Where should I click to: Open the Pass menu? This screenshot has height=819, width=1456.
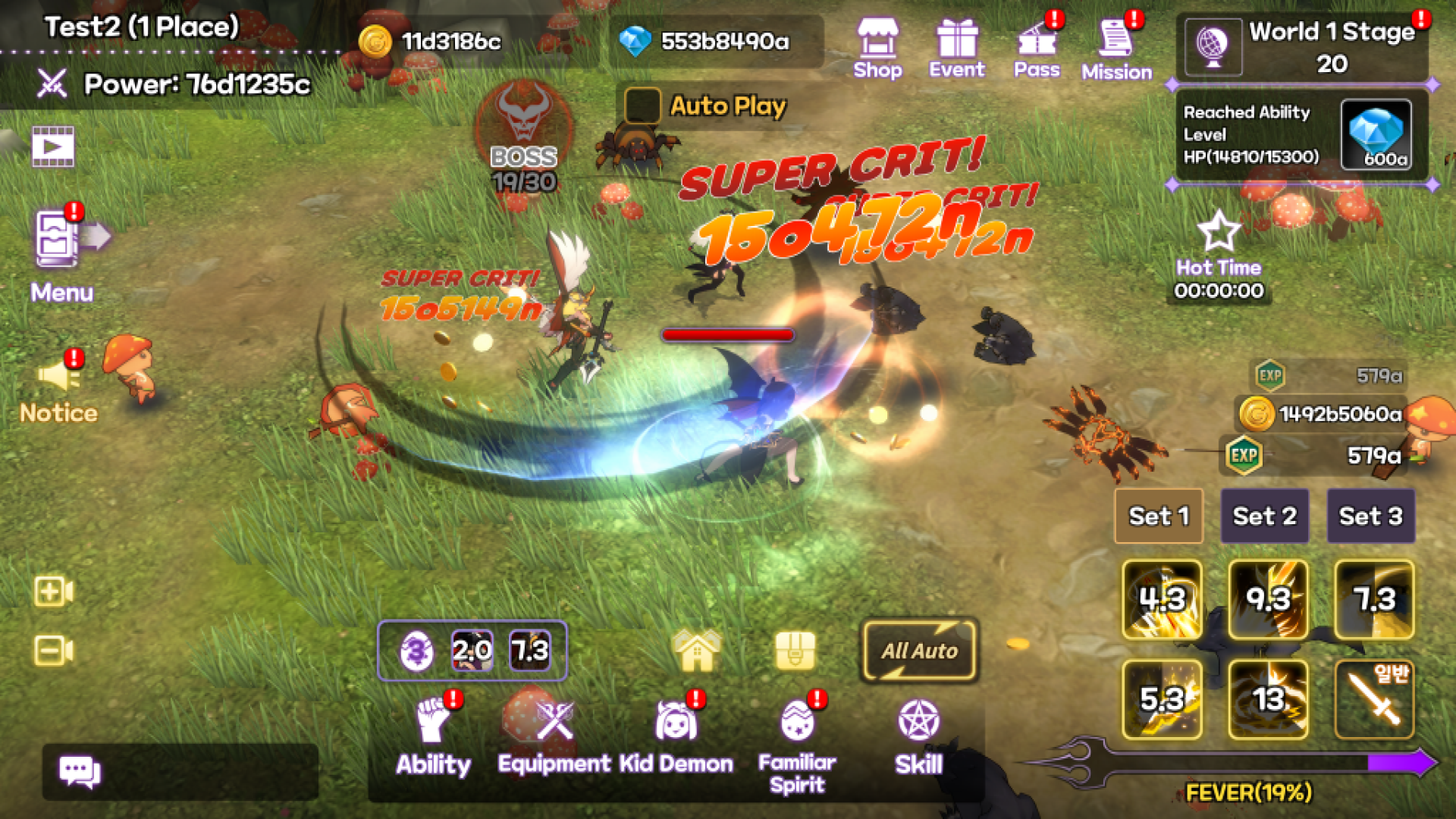click(1037, 45)
